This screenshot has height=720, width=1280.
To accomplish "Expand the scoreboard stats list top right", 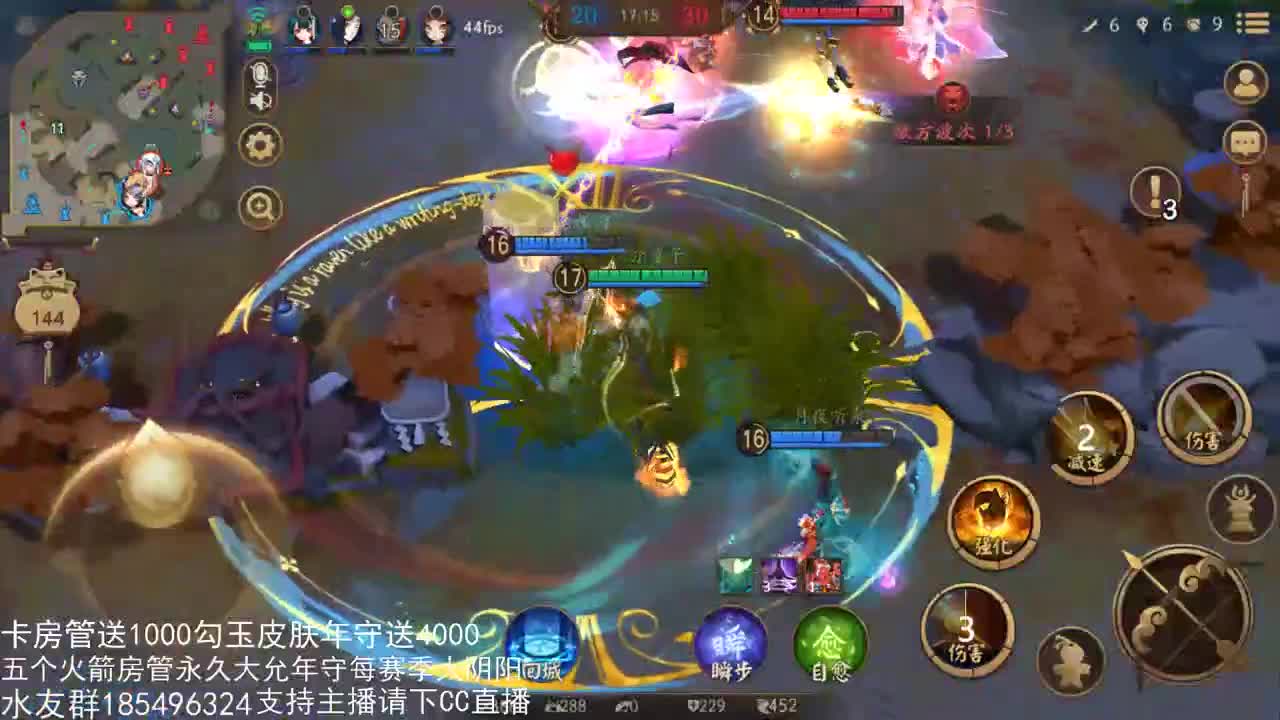I will [x=1253, y=22].
